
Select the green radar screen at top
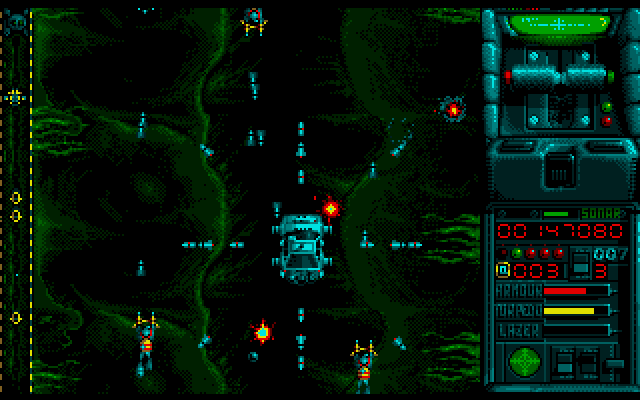558,22
